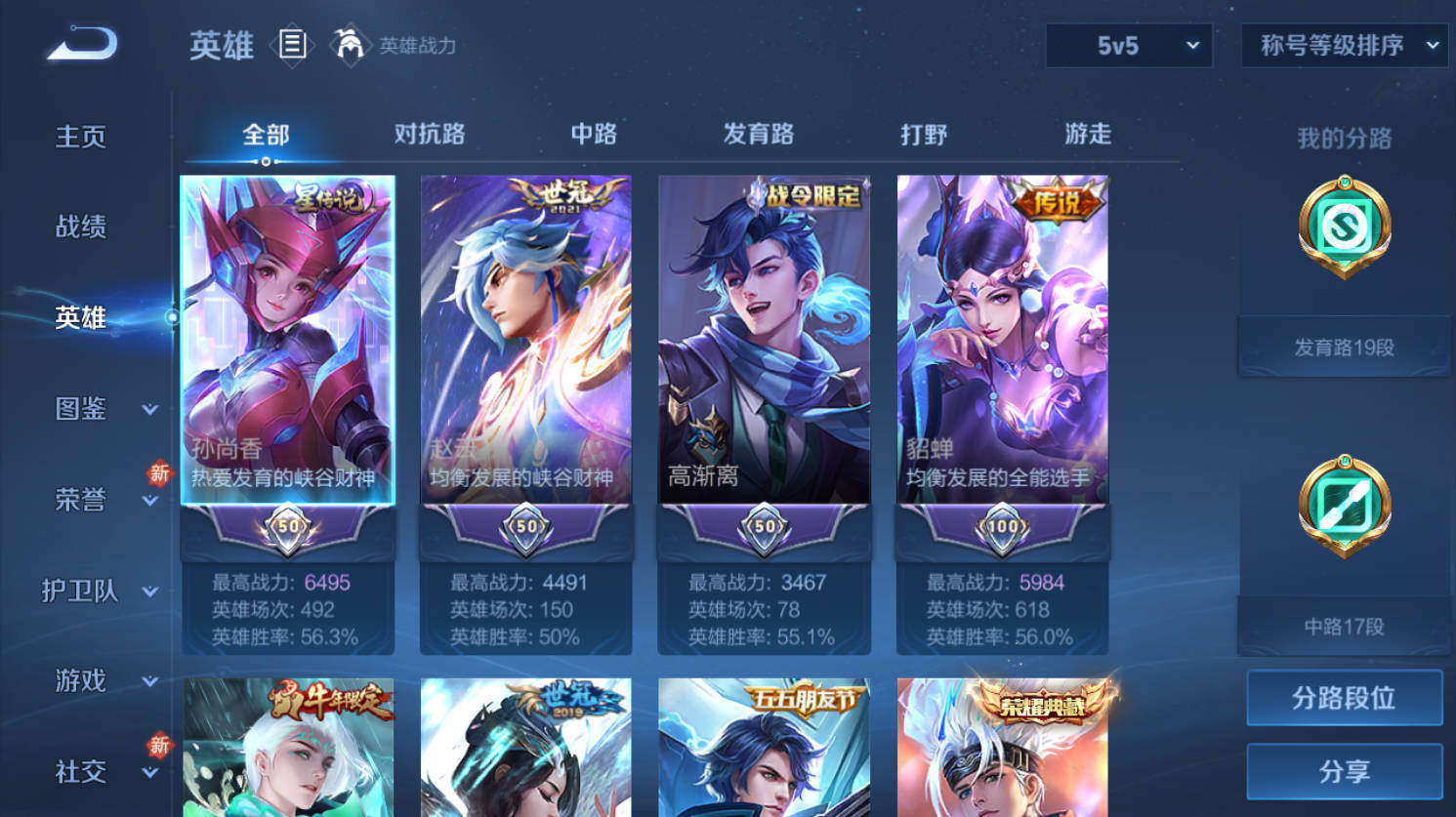Go to the 战绩 match record page
Screen dimensions: 1456x817
click(x=81, y=227)
